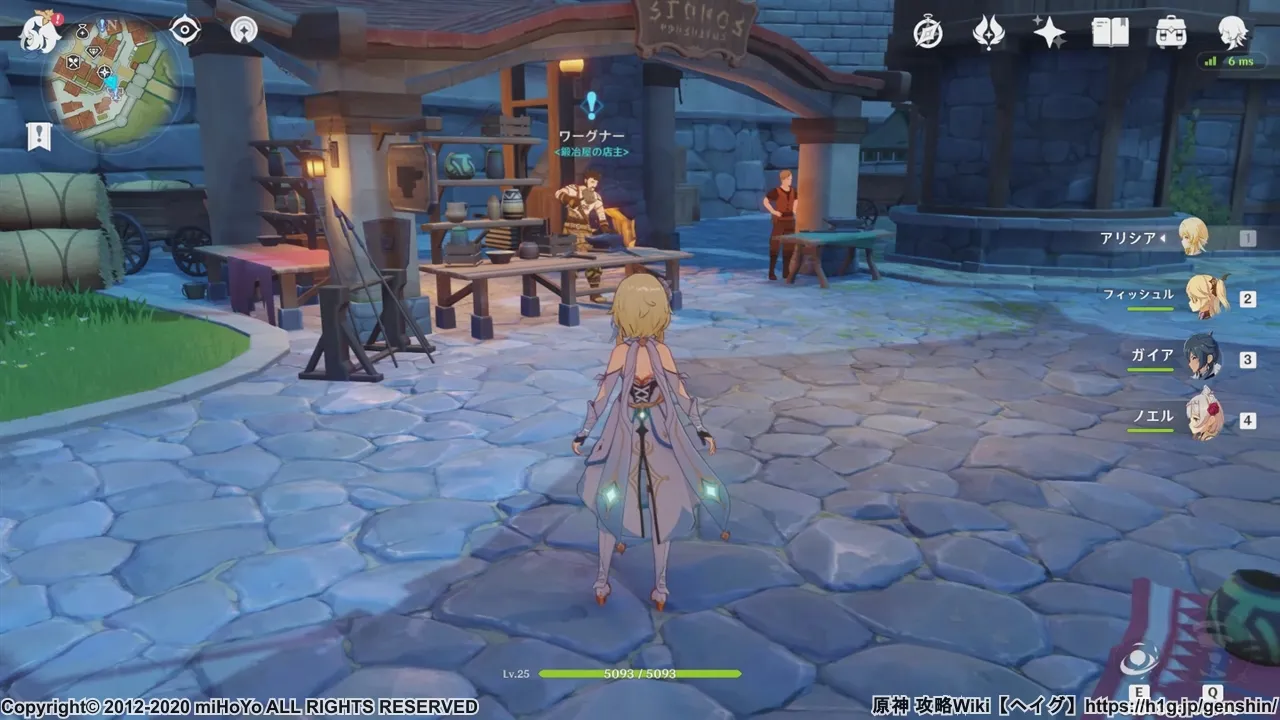
Task: Open the backpack inventory
Action: click(1171, 33)
